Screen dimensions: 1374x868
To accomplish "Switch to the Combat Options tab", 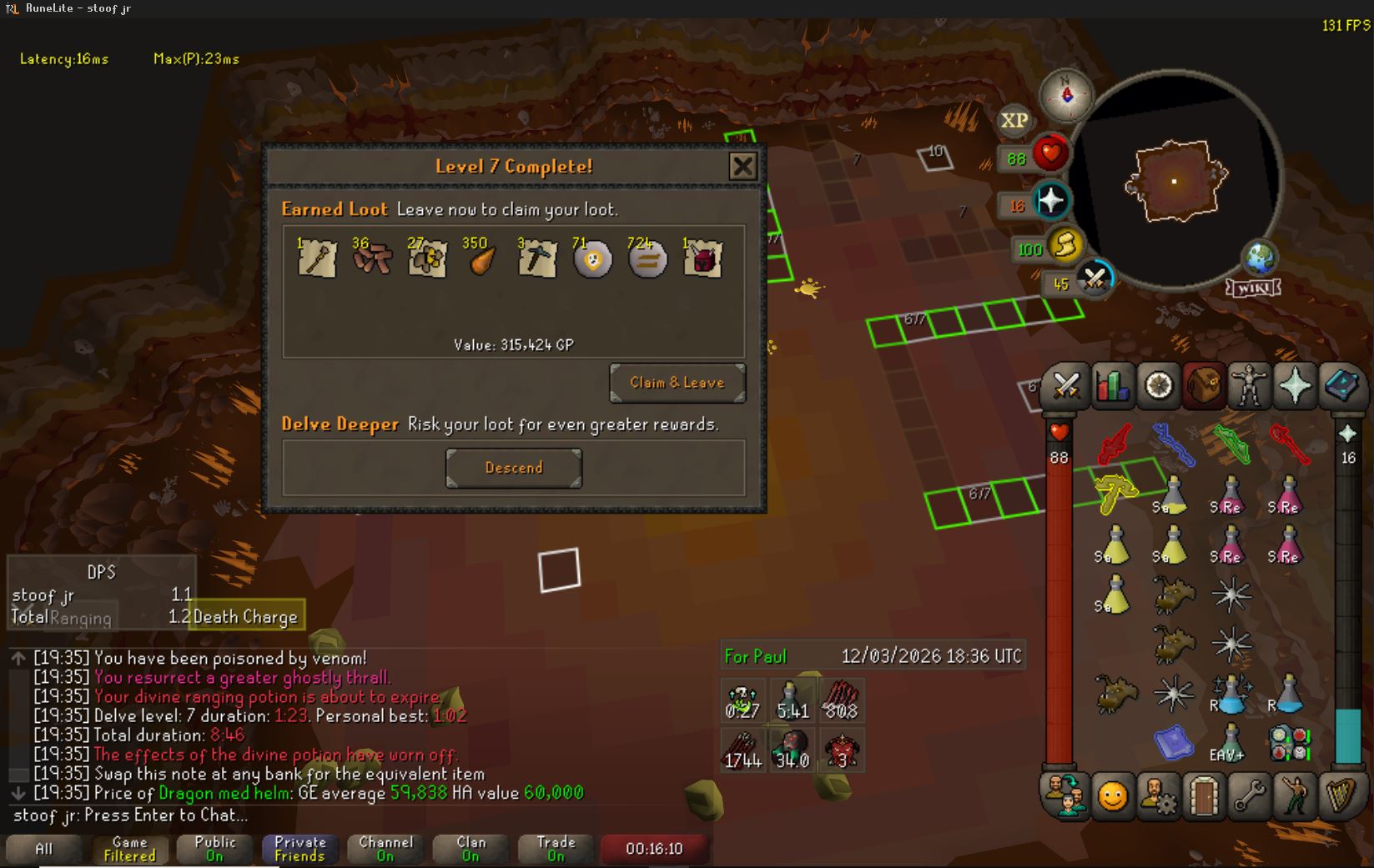I will [1066, 385].
